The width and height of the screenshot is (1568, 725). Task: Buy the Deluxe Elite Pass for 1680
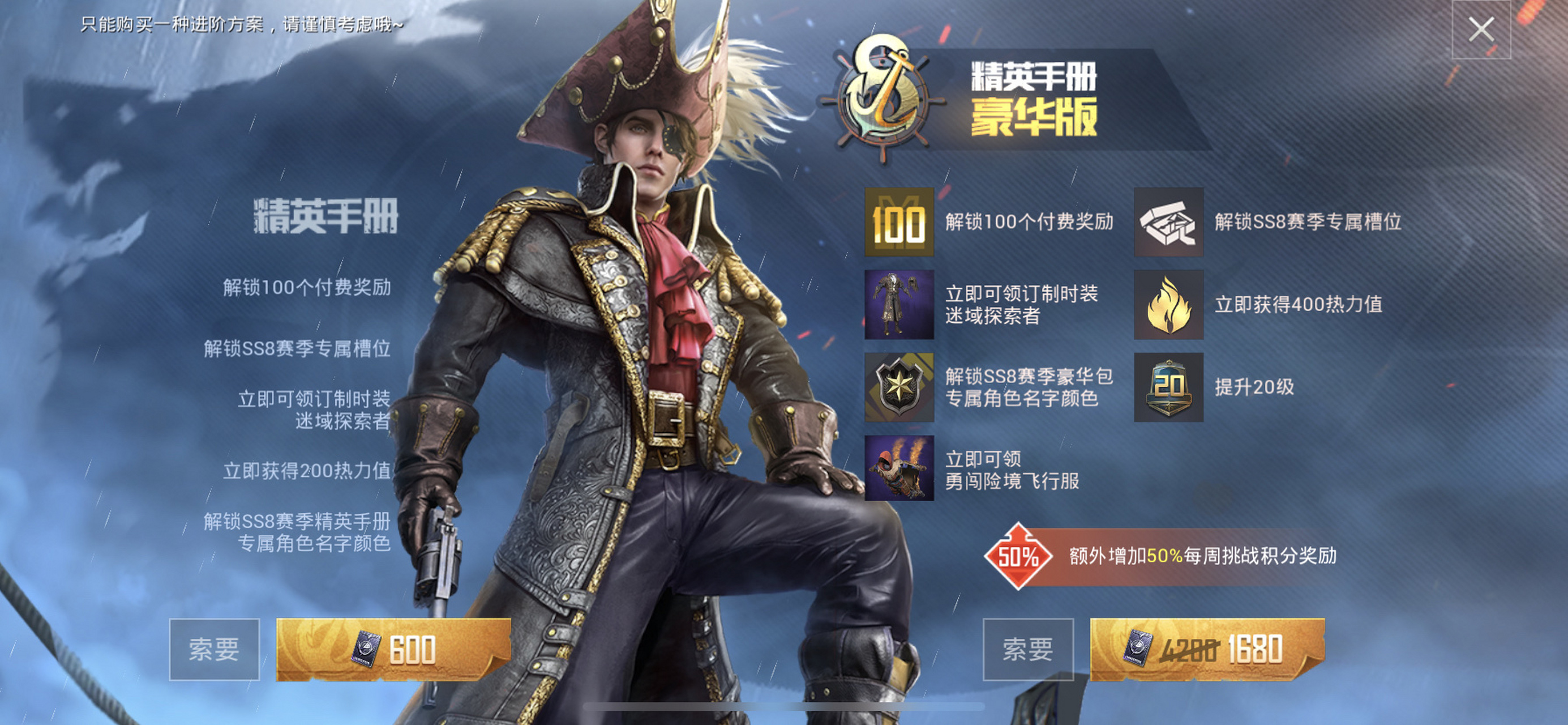1206,650
